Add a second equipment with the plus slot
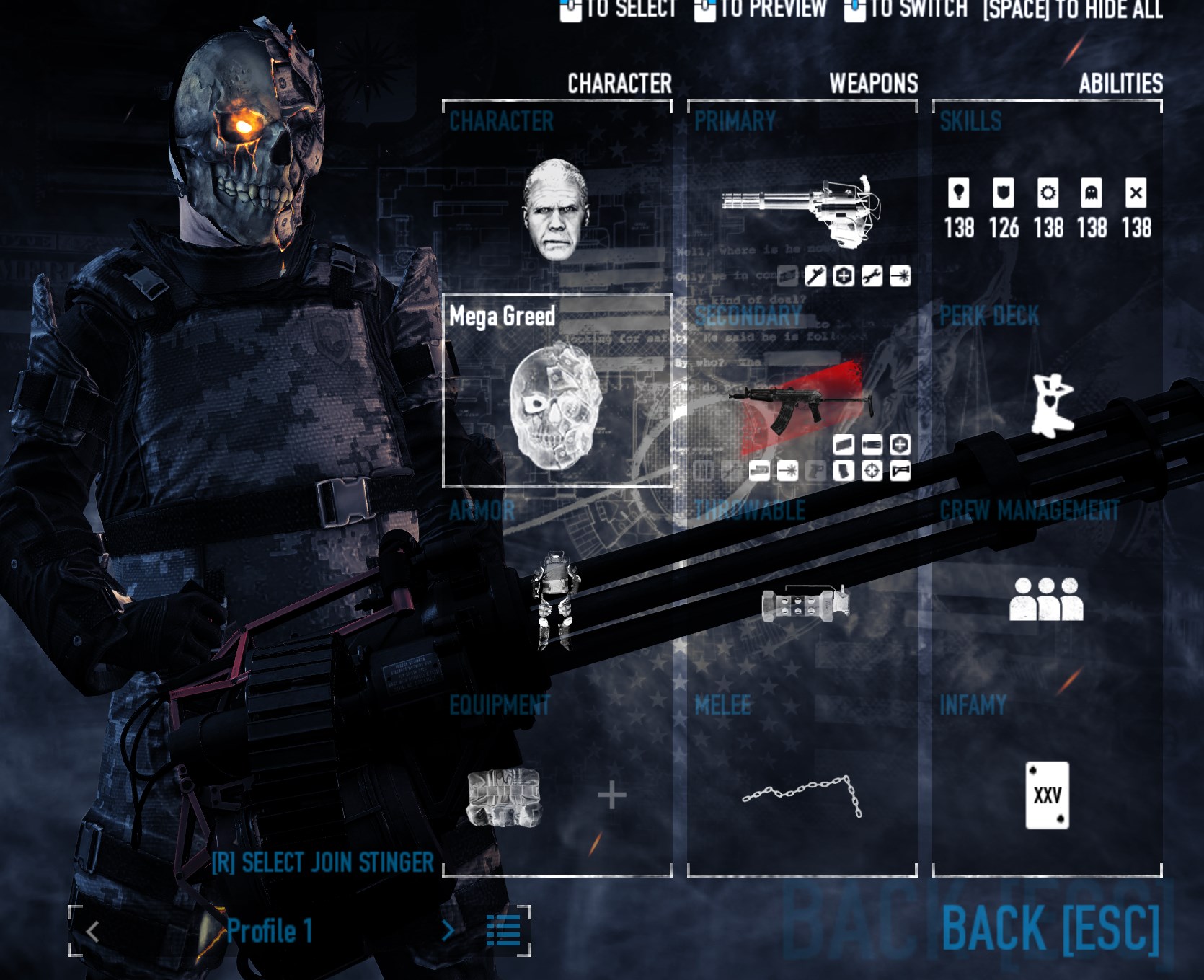The width and height of the screenshot is (1204, 980). pos(611,796)
